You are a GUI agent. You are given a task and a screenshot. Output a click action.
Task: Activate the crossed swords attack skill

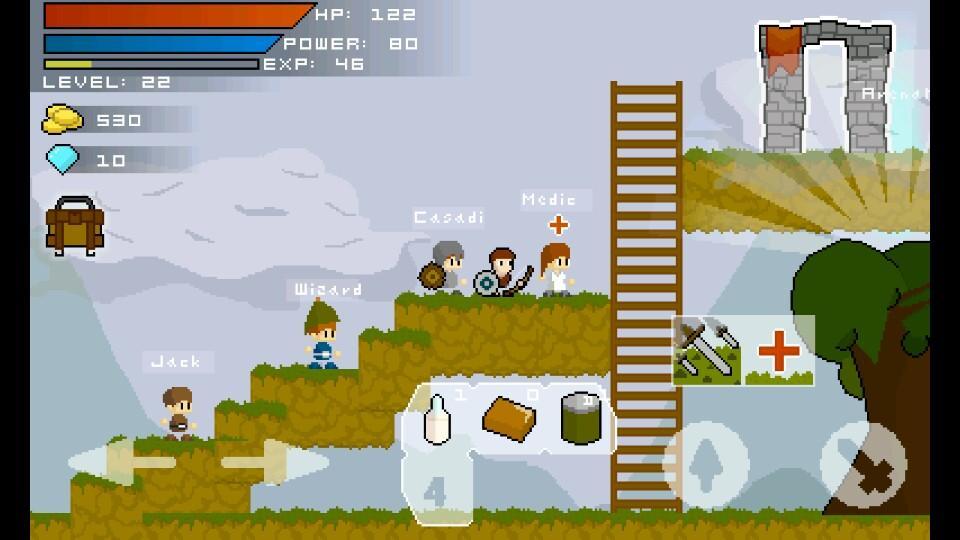707,351
